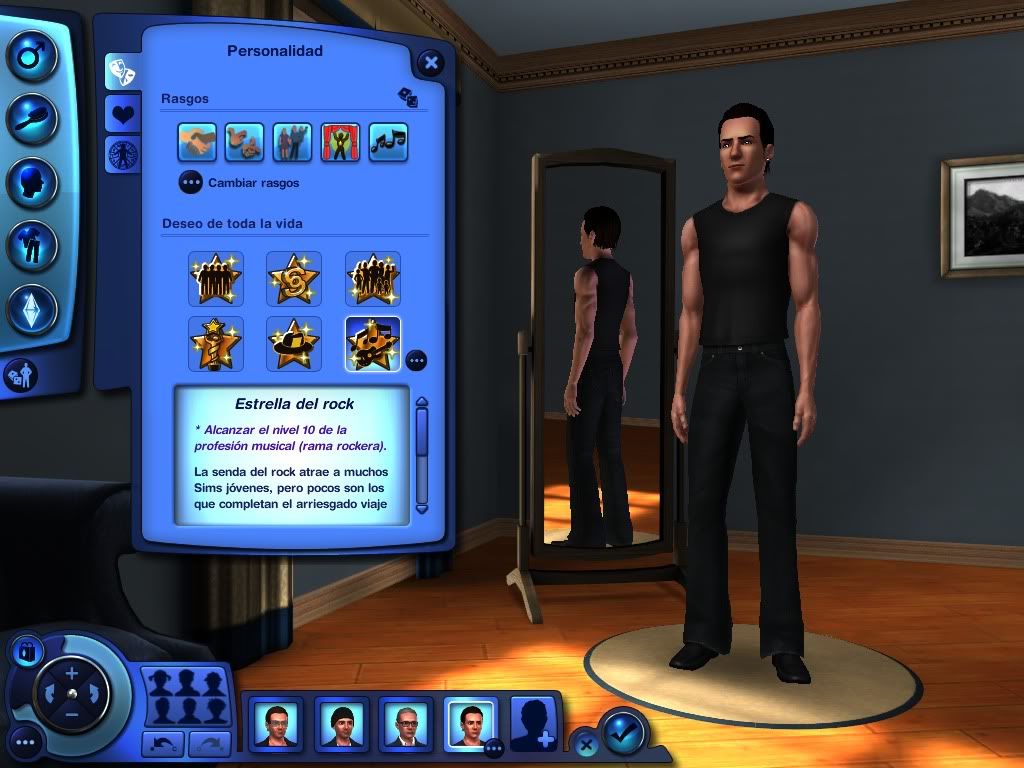Pick the cowboy hat star lifetime wish
Viewport: 1024px width, 768px height.
pos(294,344)
